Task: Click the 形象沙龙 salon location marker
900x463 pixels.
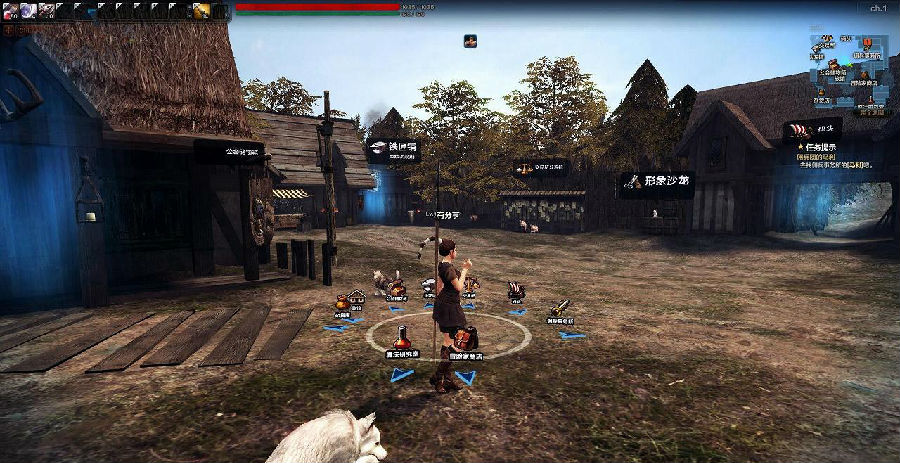Action: tap(656, 181)
